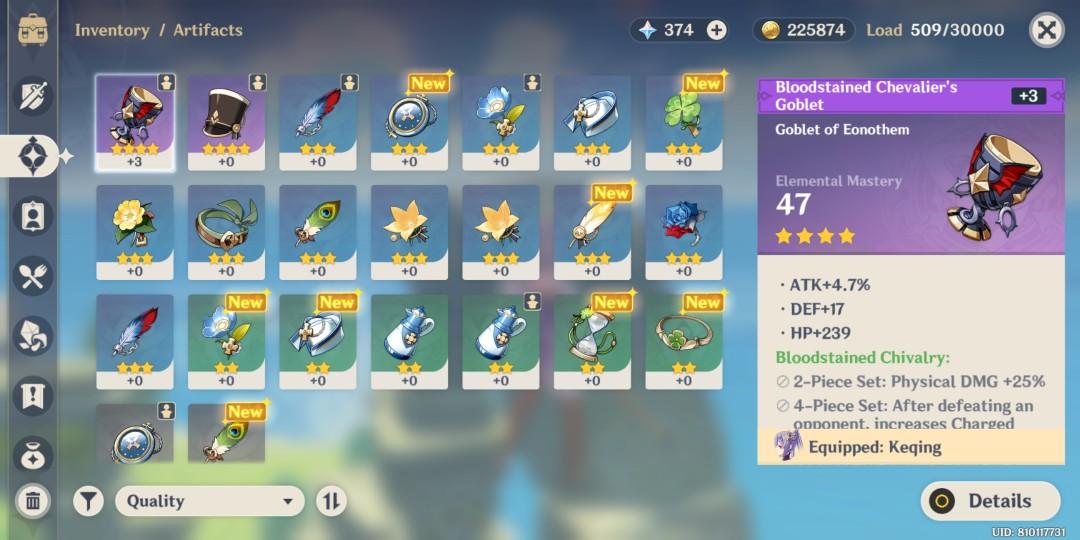Toggle the sort order arrows
1080x540 pixels.
click(331, 501)
